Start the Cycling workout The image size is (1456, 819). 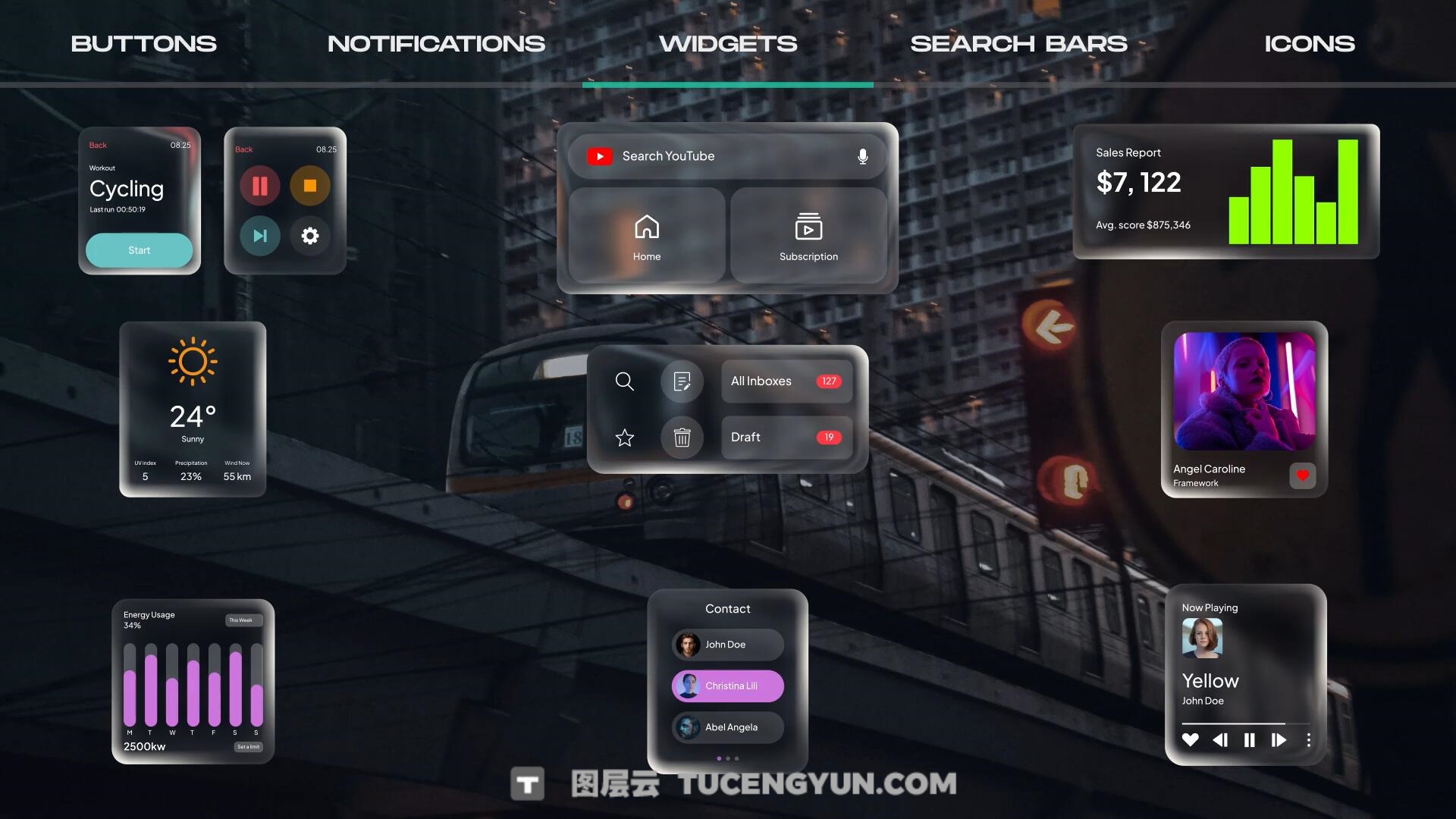[139, 250]
